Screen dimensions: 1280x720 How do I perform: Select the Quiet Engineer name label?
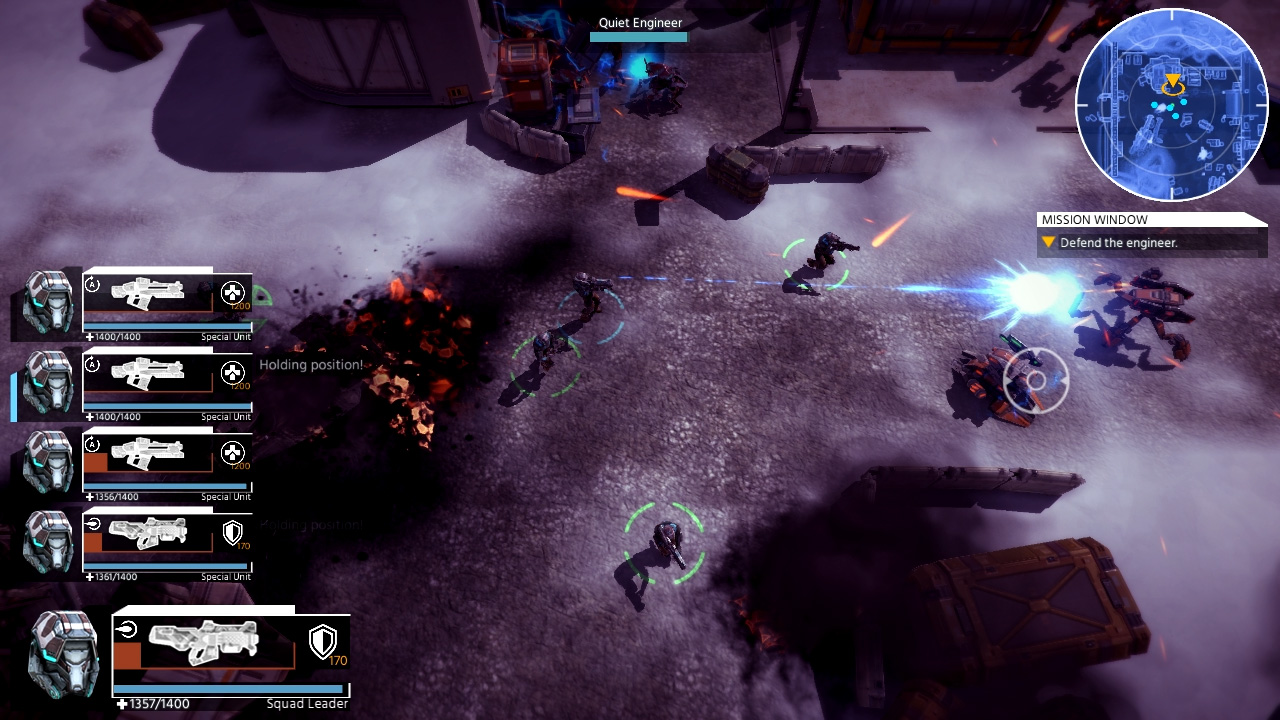point(640,23)
